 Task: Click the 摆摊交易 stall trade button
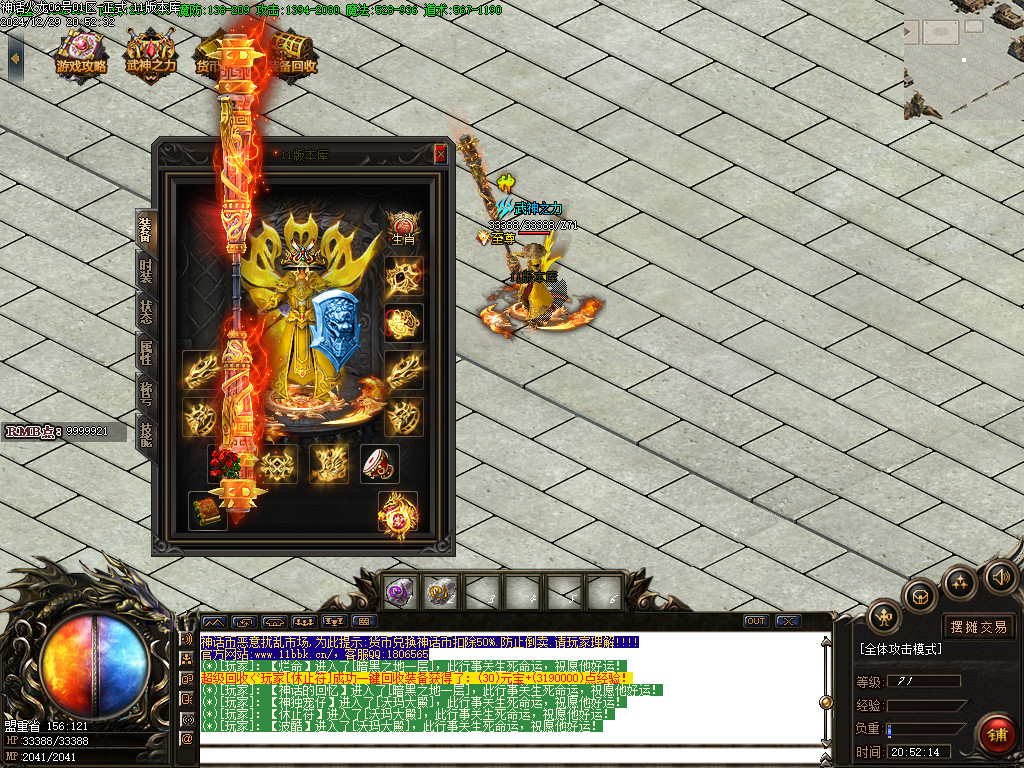[978, 627]
